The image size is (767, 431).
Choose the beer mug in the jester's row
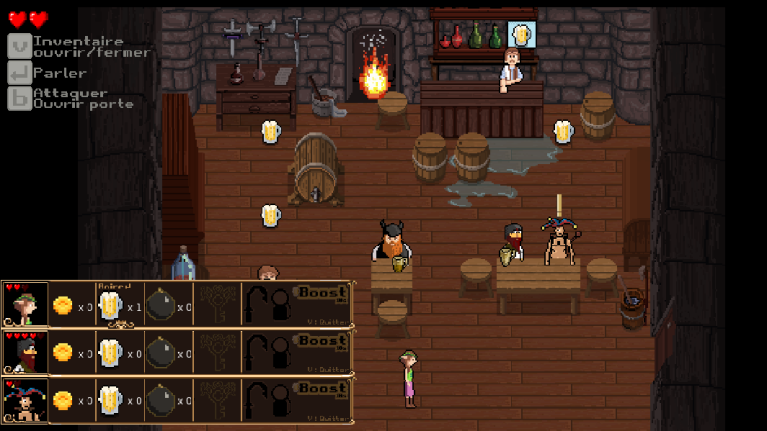[111, 401]
